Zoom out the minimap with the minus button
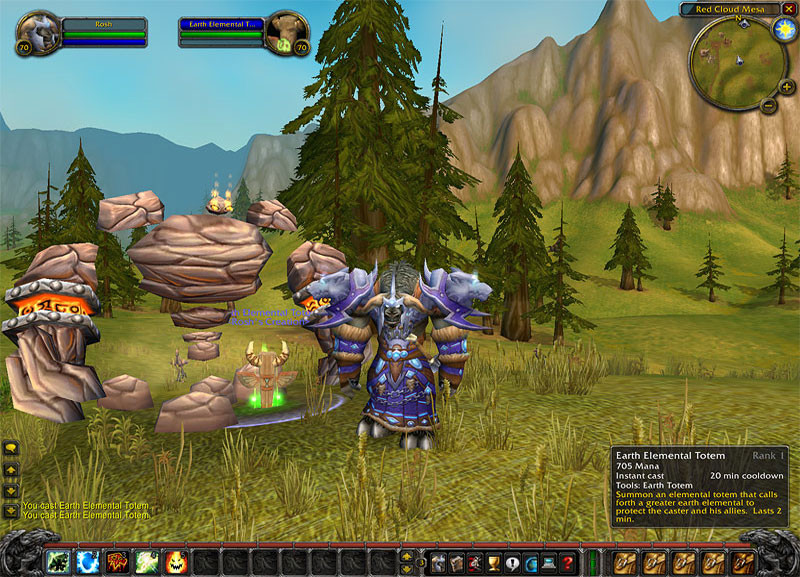The image size is (800, 577). click(769, 104)
